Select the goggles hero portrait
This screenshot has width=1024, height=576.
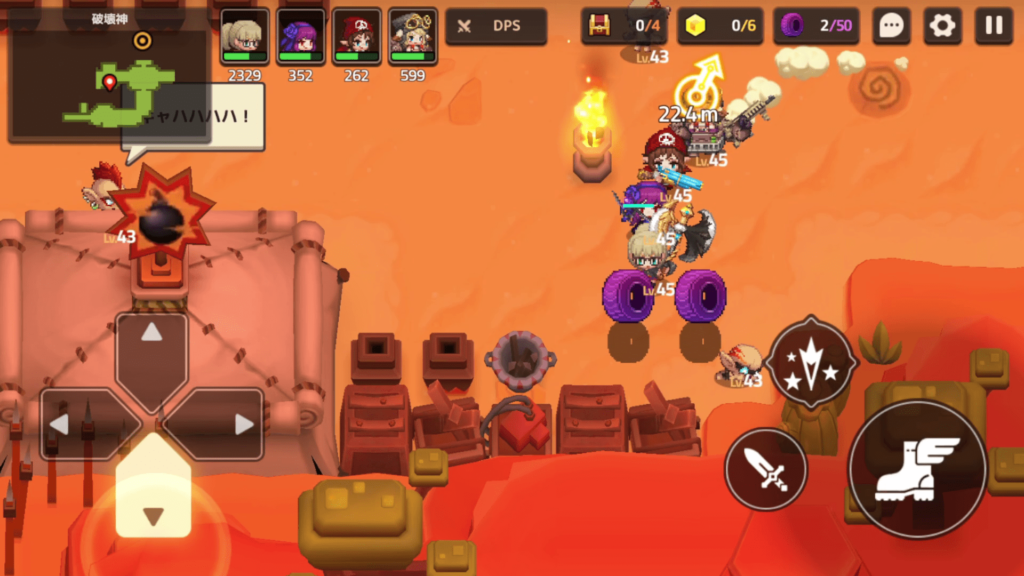(x=412, y=36)
